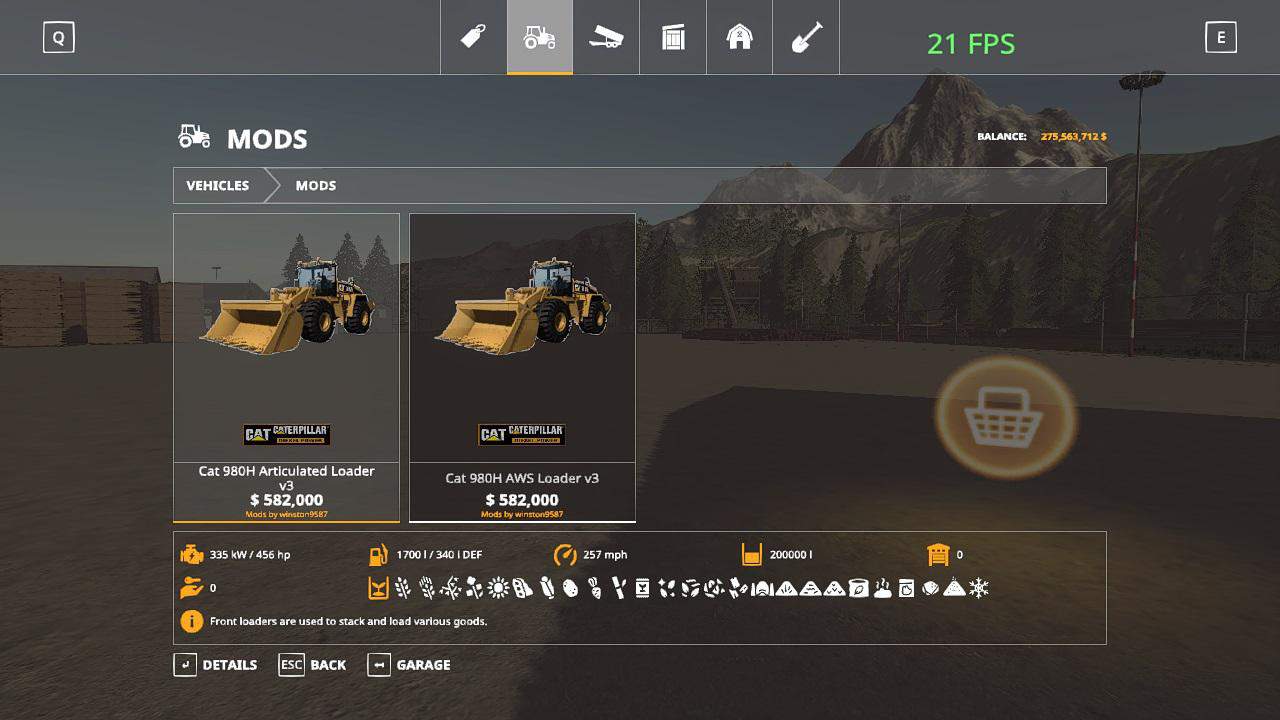The image size is (1280, 720).
Task: Browse the Objects pallet category icon
Action: coord(672,37)
